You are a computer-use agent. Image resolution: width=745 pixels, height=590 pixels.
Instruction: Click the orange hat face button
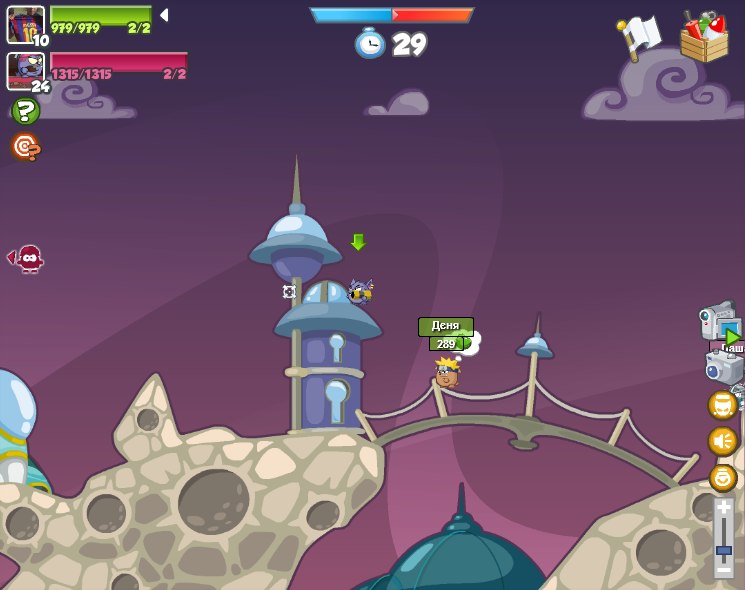pyautogui.click(x=722, y=405)
